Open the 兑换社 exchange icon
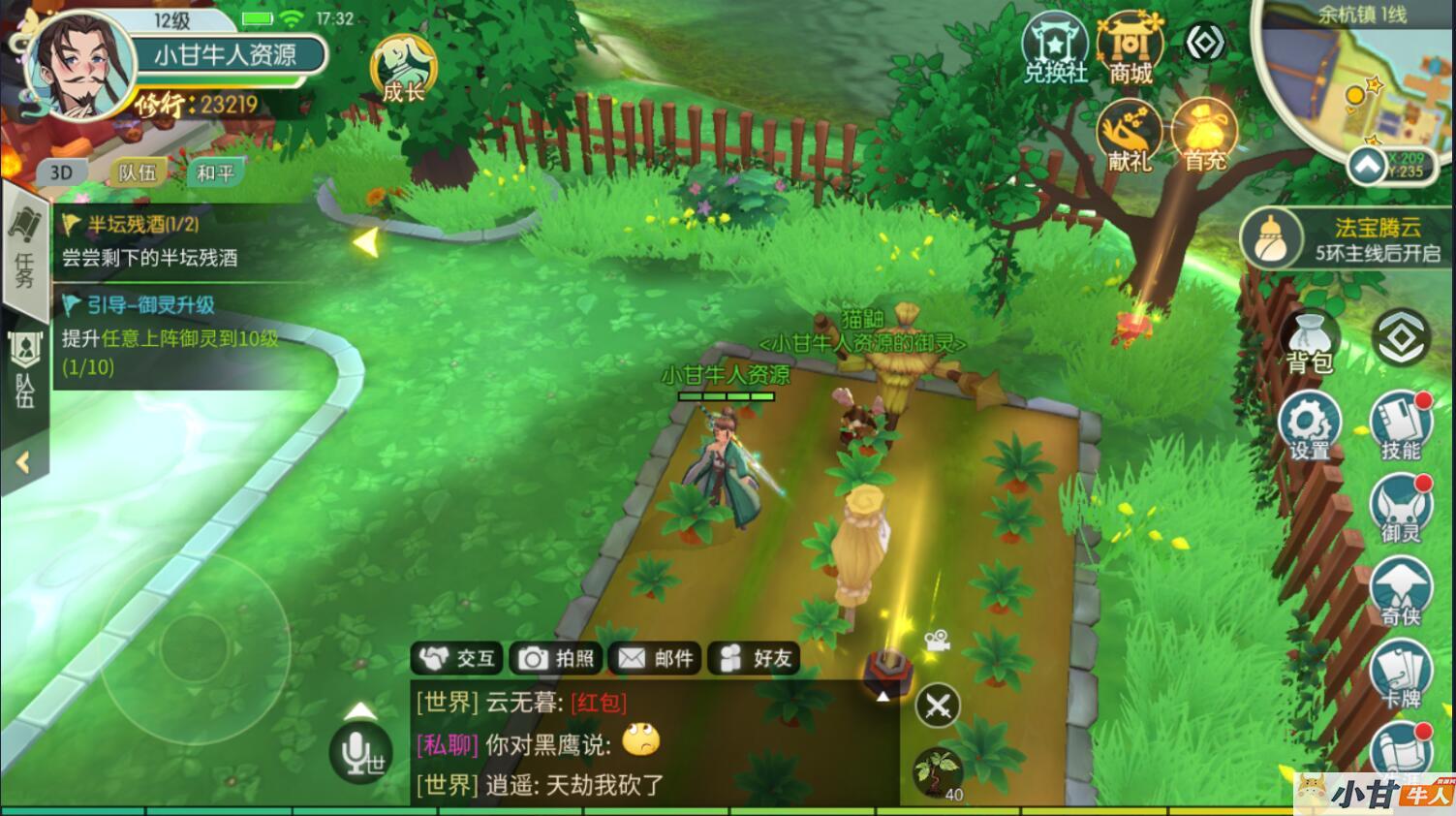The width and height of the screenshot is (1456, 816). pyautogui.click(x=1055, y=48)
